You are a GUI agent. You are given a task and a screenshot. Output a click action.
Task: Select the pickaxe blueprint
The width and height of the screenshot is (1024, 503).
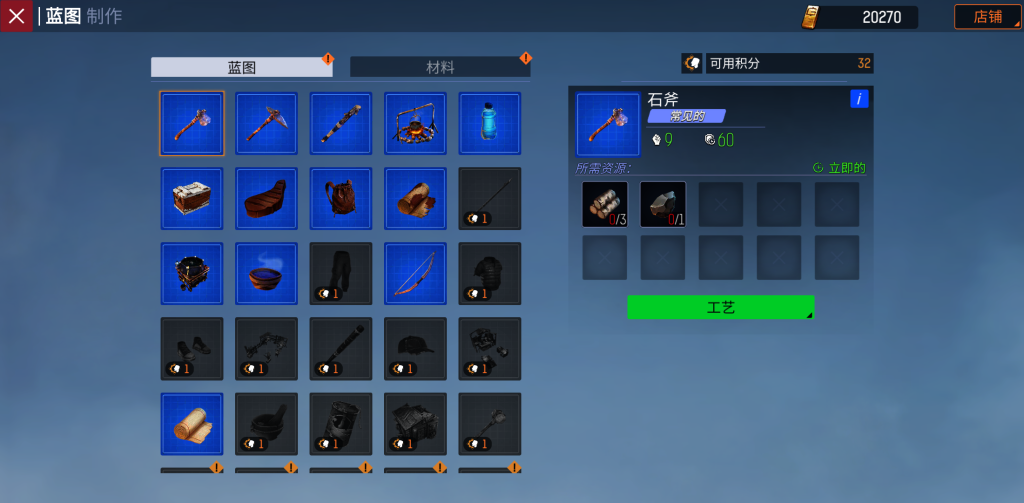coord(266,123)
